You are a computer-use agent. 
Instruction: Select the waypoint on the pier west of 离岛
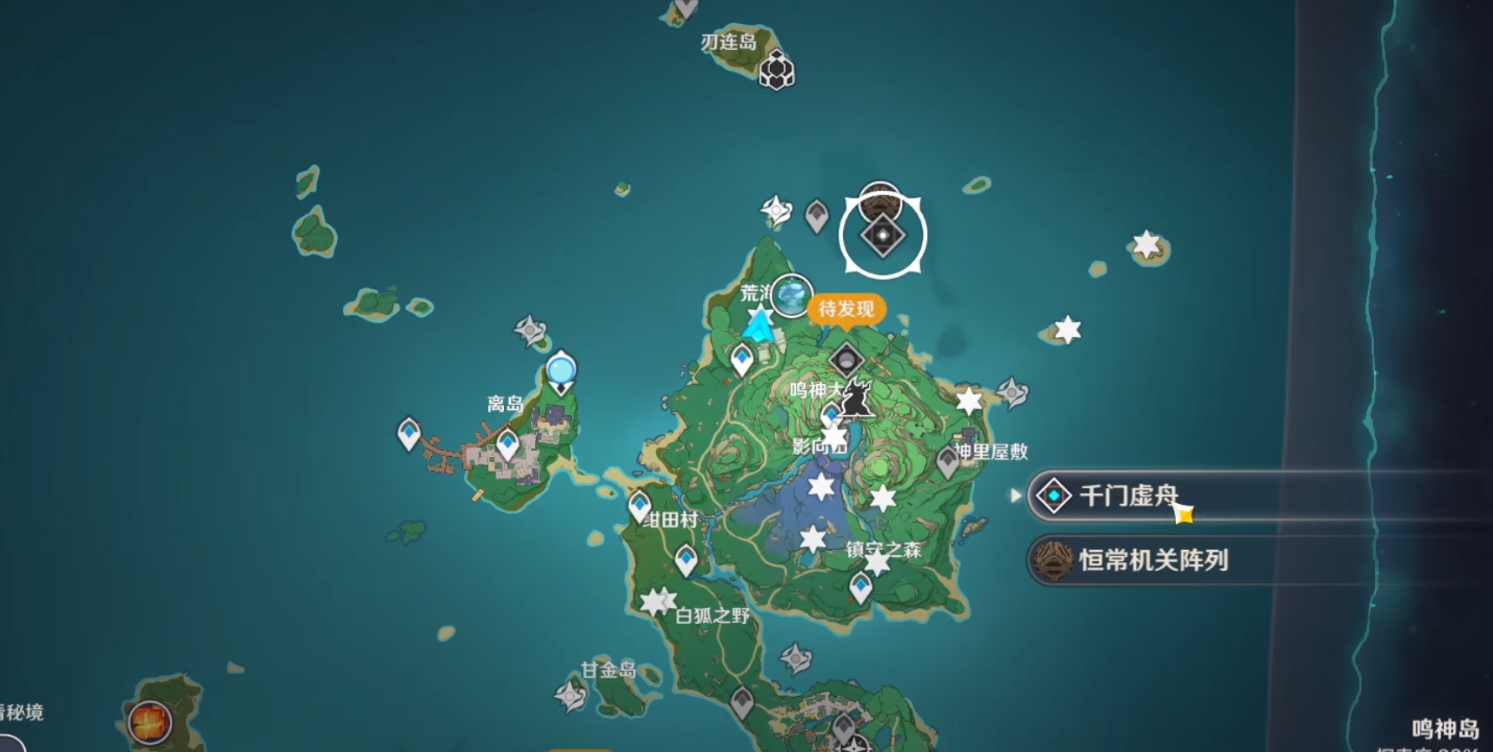[409, 434]
